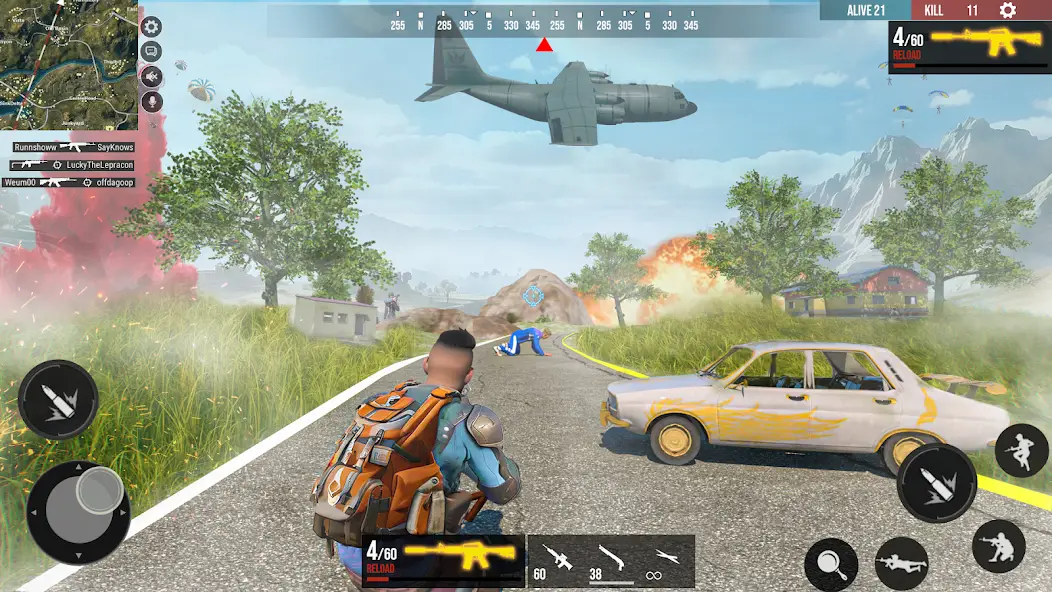Tap the top-right yellow rifle weapon card

(969, 46)
